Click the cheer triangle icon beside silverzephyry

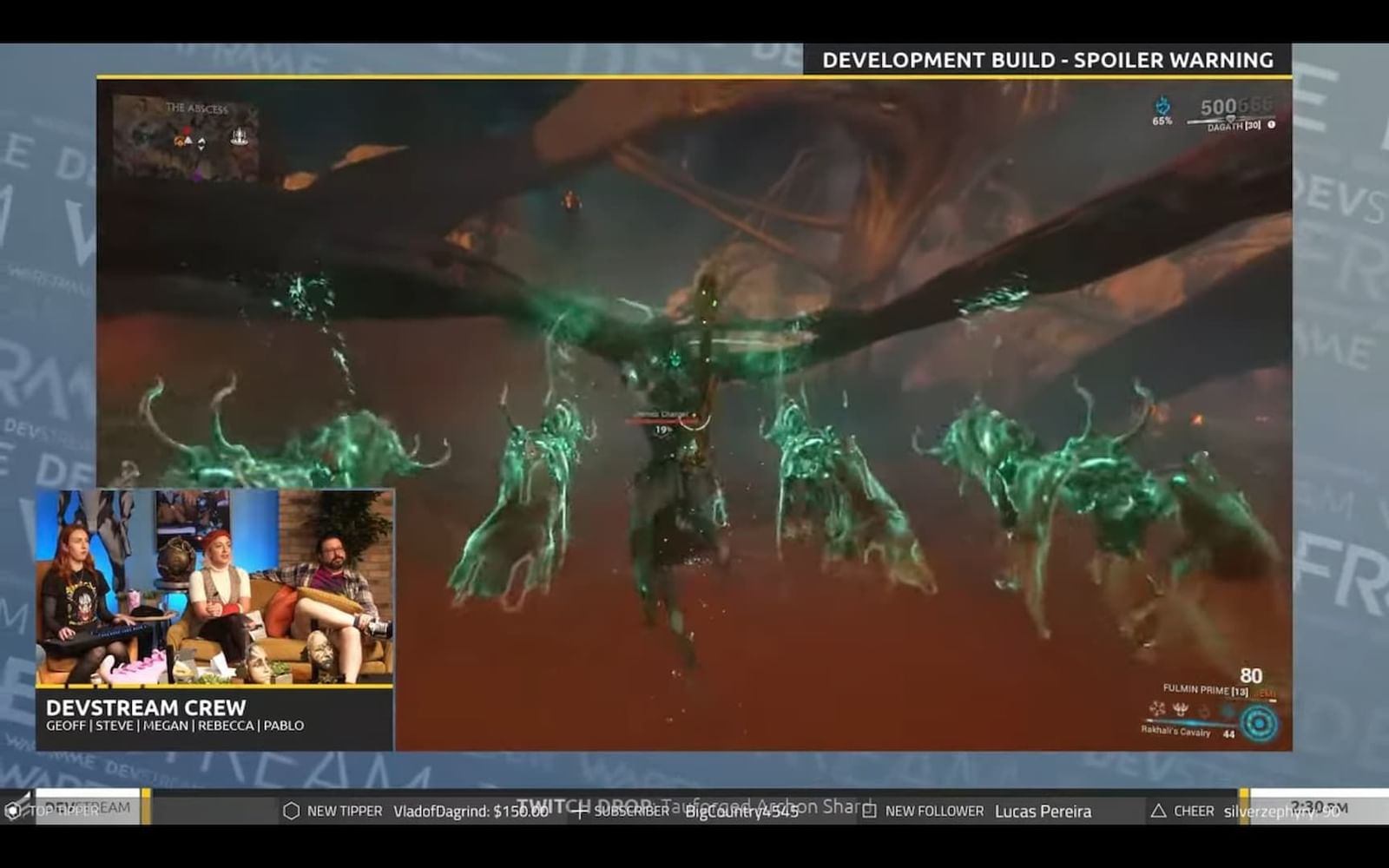(1158, 811)
